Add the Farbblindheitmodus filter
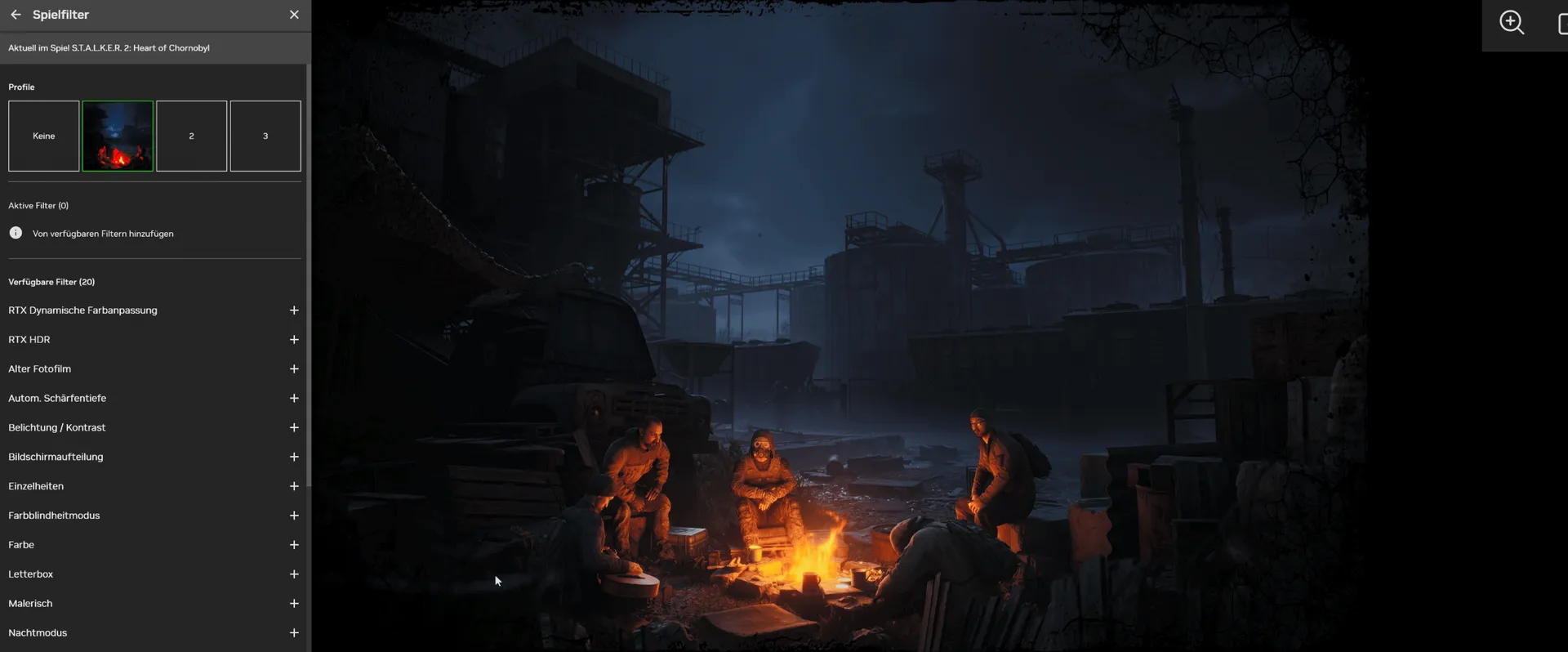 (x=294, y=516)
